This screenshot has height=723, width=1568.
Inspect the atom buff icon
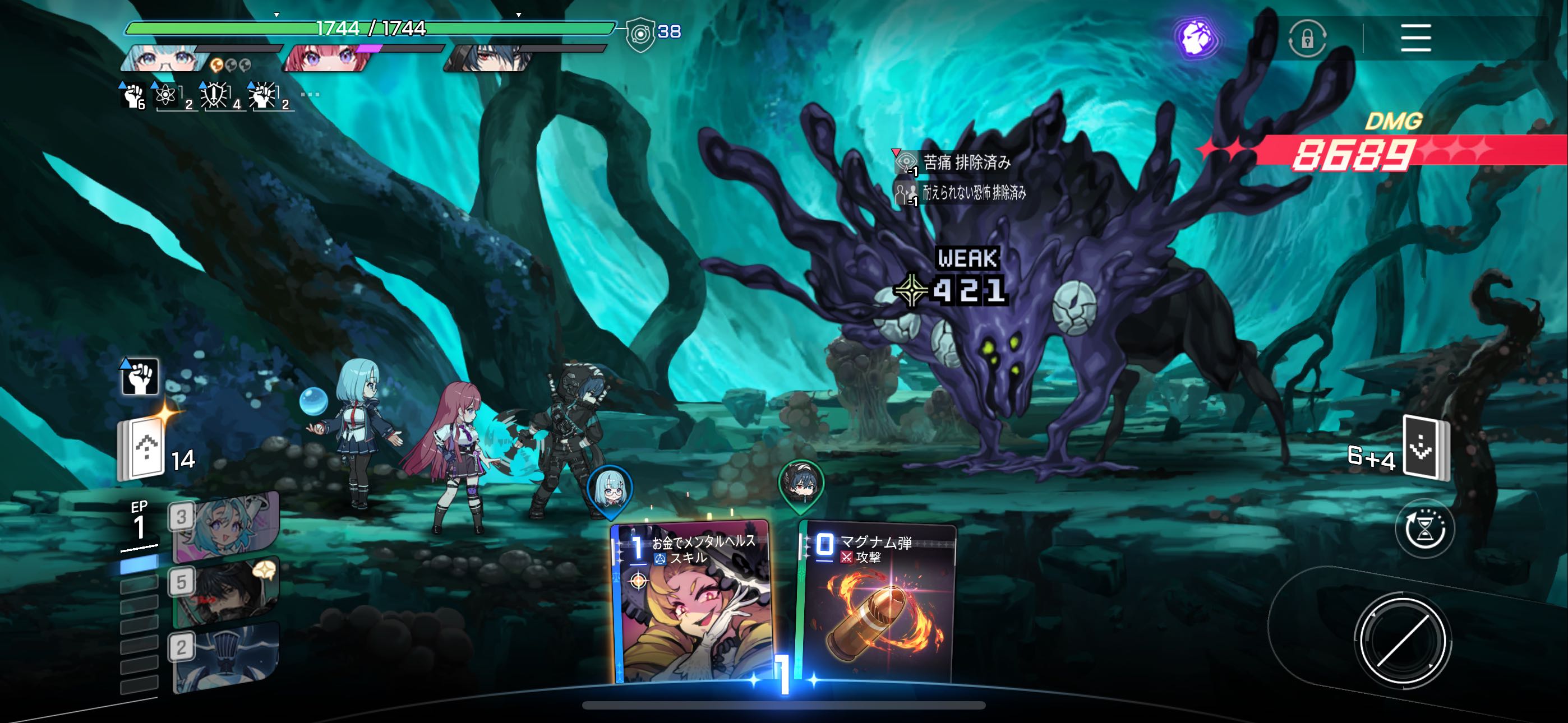tap(166, 95)
